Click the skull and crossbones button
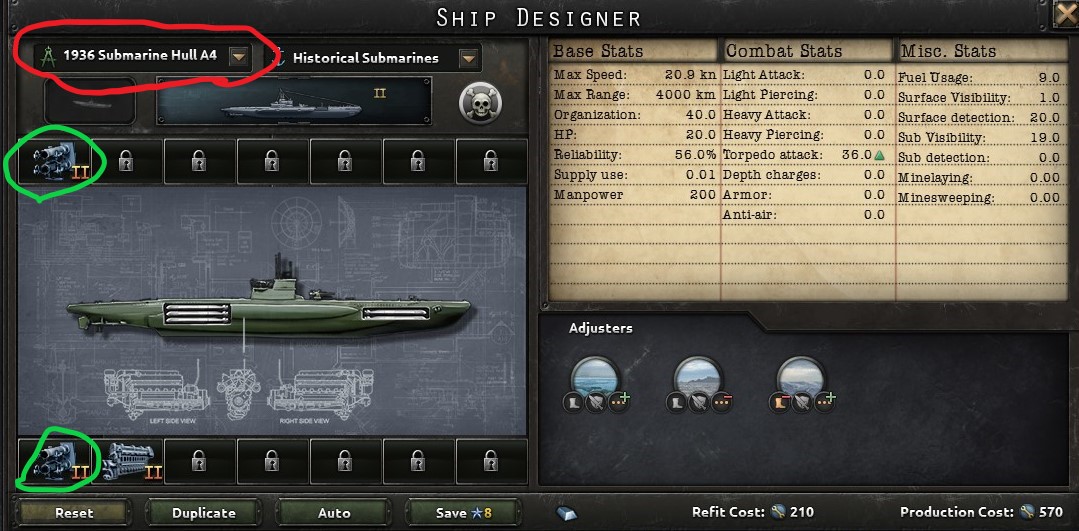Viewport: 1079px width, 531px height. pyautogui.click(x=479, y=103)
